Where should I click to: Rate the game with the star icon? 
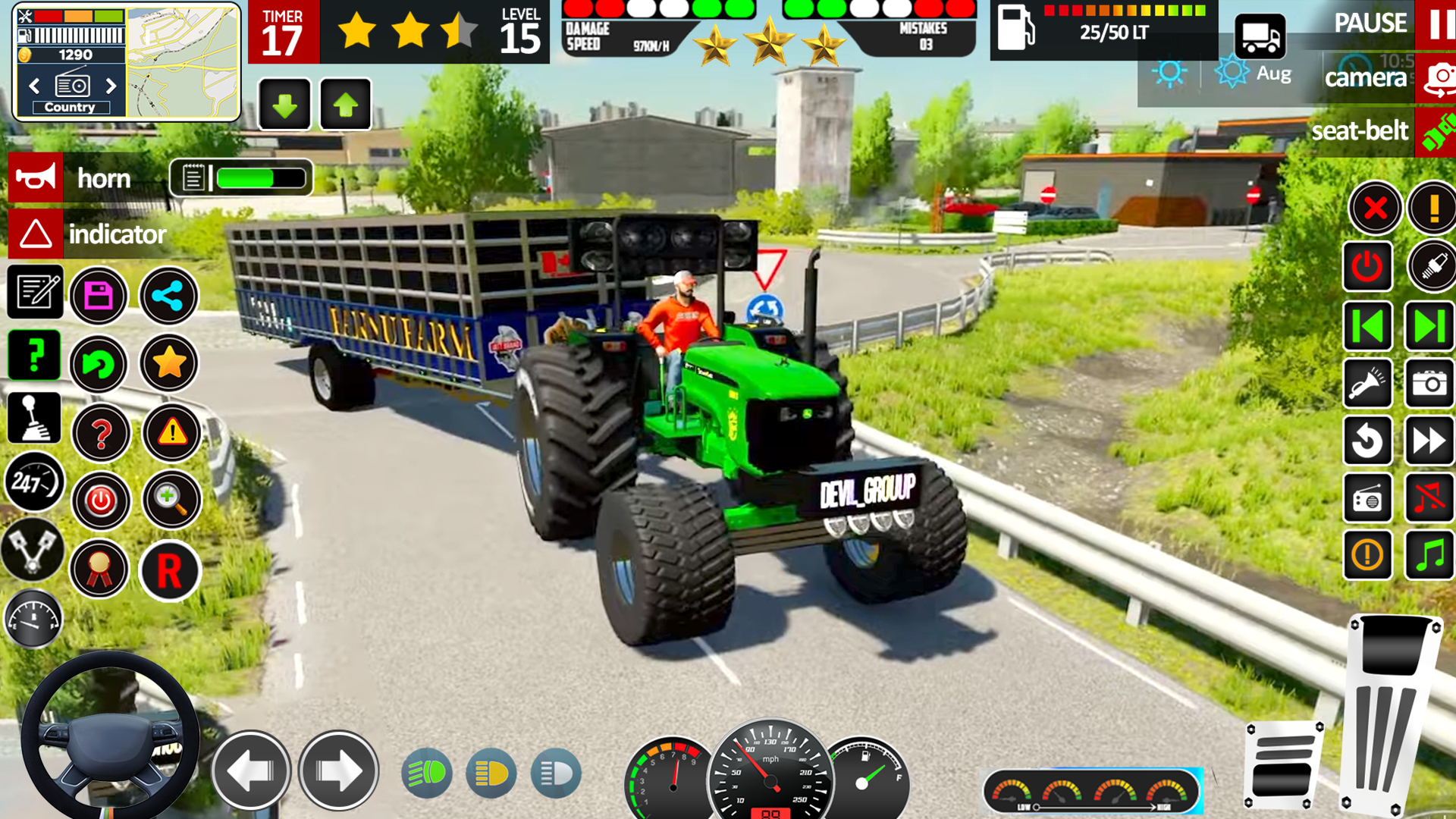tap(169, 362)
